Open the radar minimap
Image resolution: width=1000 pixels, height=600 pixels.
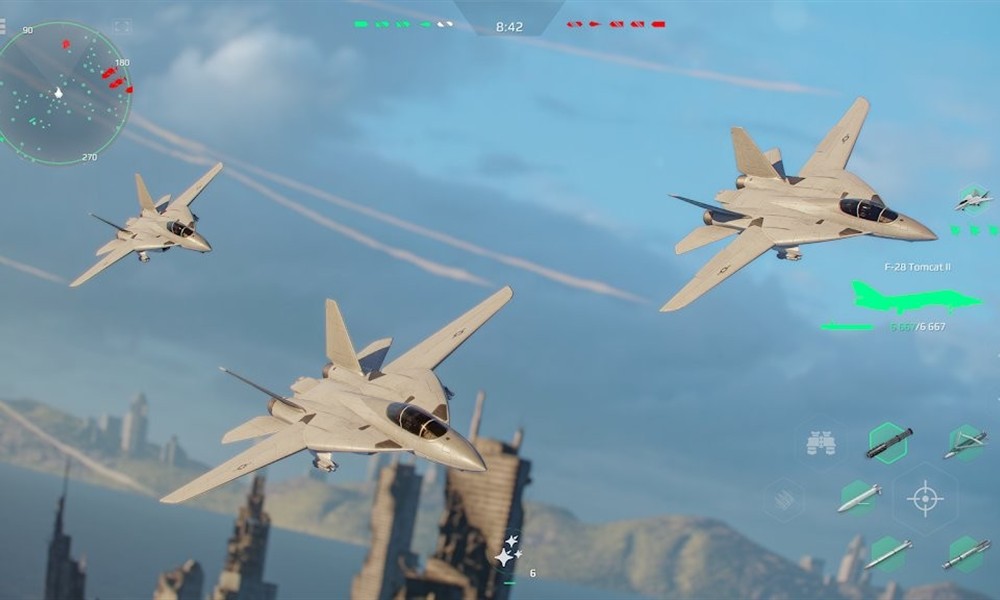[x=62, y=92]
